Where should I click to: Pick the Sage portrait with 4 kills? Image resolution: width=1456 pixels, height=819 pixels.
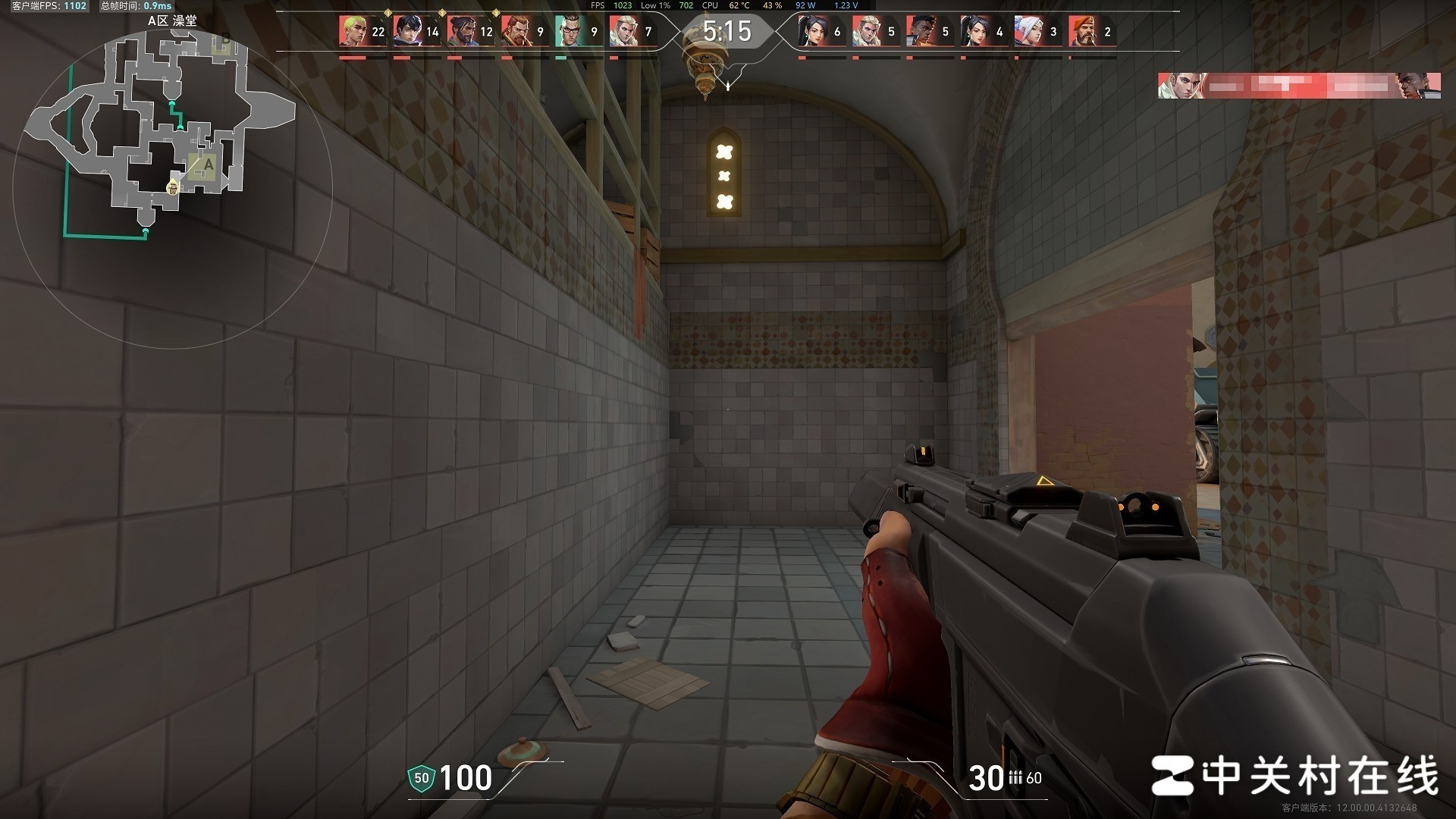pos(974,32)
